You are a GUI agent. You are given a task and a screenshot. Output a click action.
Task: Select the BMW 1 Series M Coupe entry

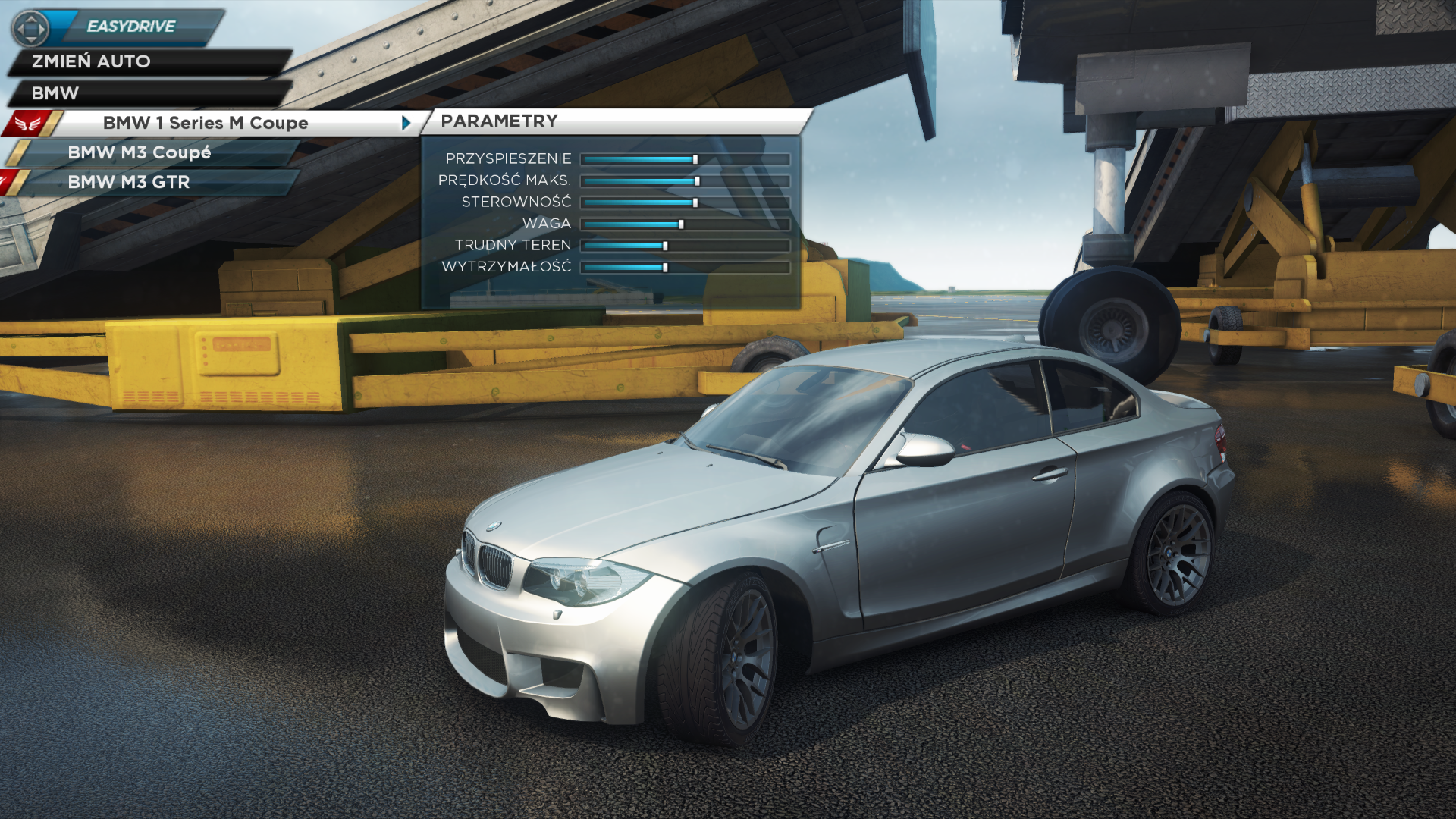[x=205, y=123]
